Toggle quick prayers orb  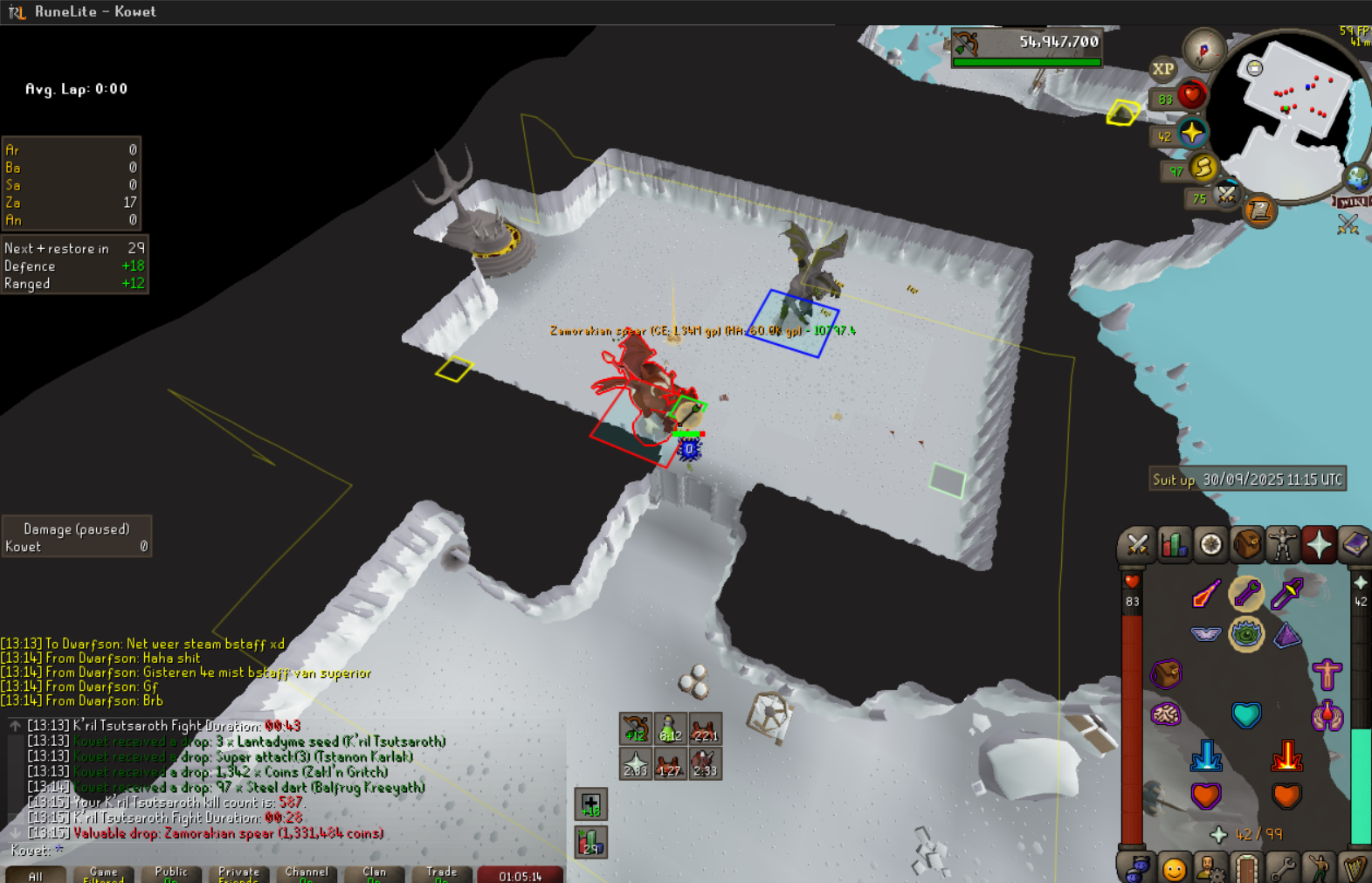(1192, 134)
